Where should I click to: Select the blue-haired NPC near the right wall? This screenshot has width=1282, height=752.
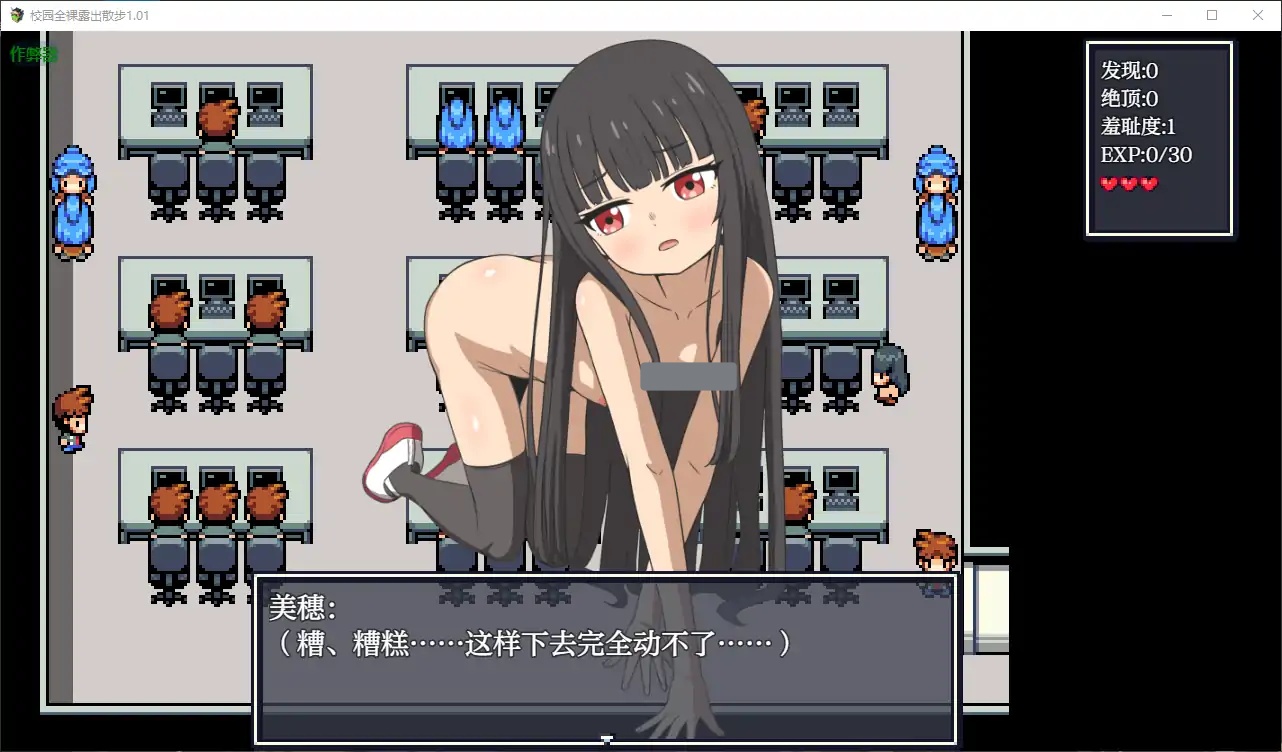[936, 205]
